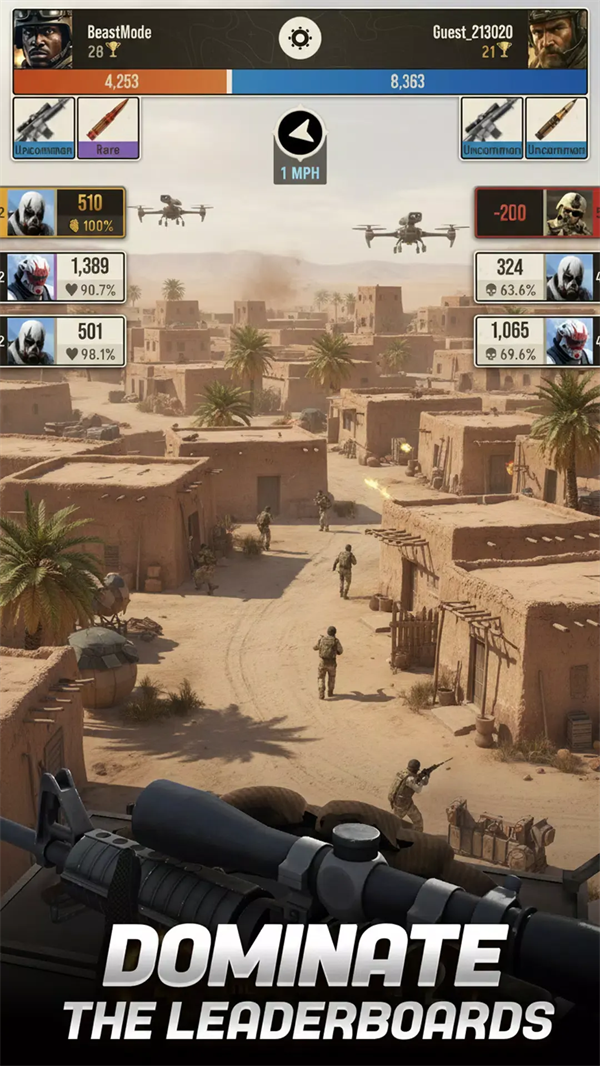
Task: Select the teammate row scoring 501
Action: pos(65,341)
